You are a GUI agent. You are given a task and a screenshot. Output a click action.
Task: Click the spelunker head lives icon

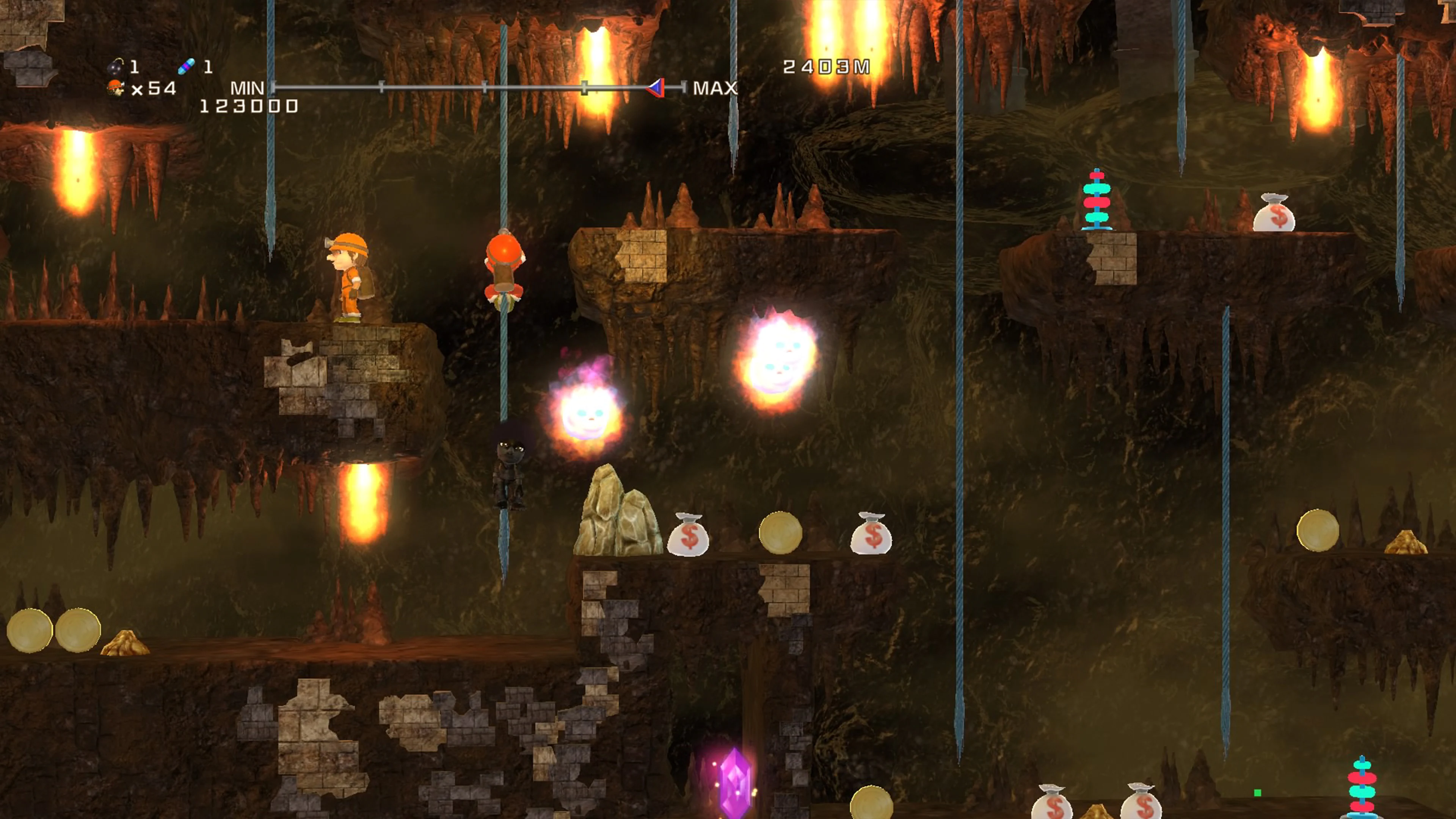point(116,88)
